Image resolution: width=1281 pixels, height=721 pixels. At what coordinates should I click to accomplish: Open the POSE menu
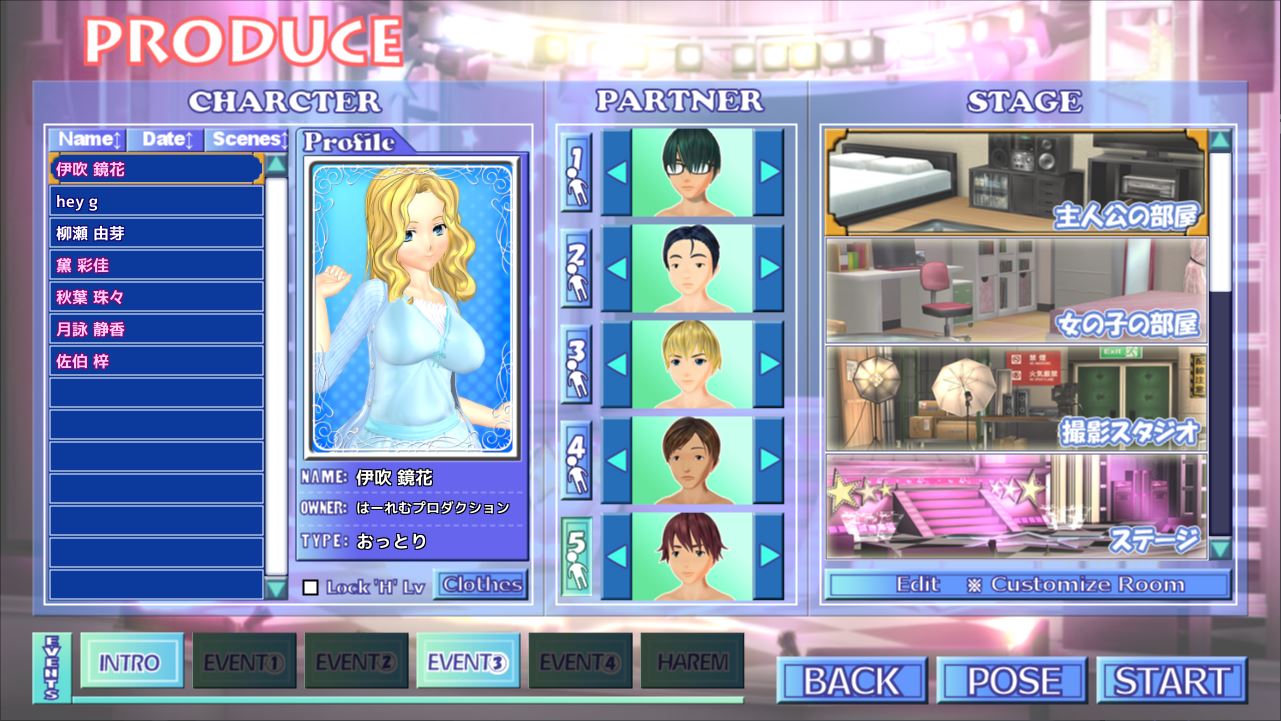[x=1011, y=681]
